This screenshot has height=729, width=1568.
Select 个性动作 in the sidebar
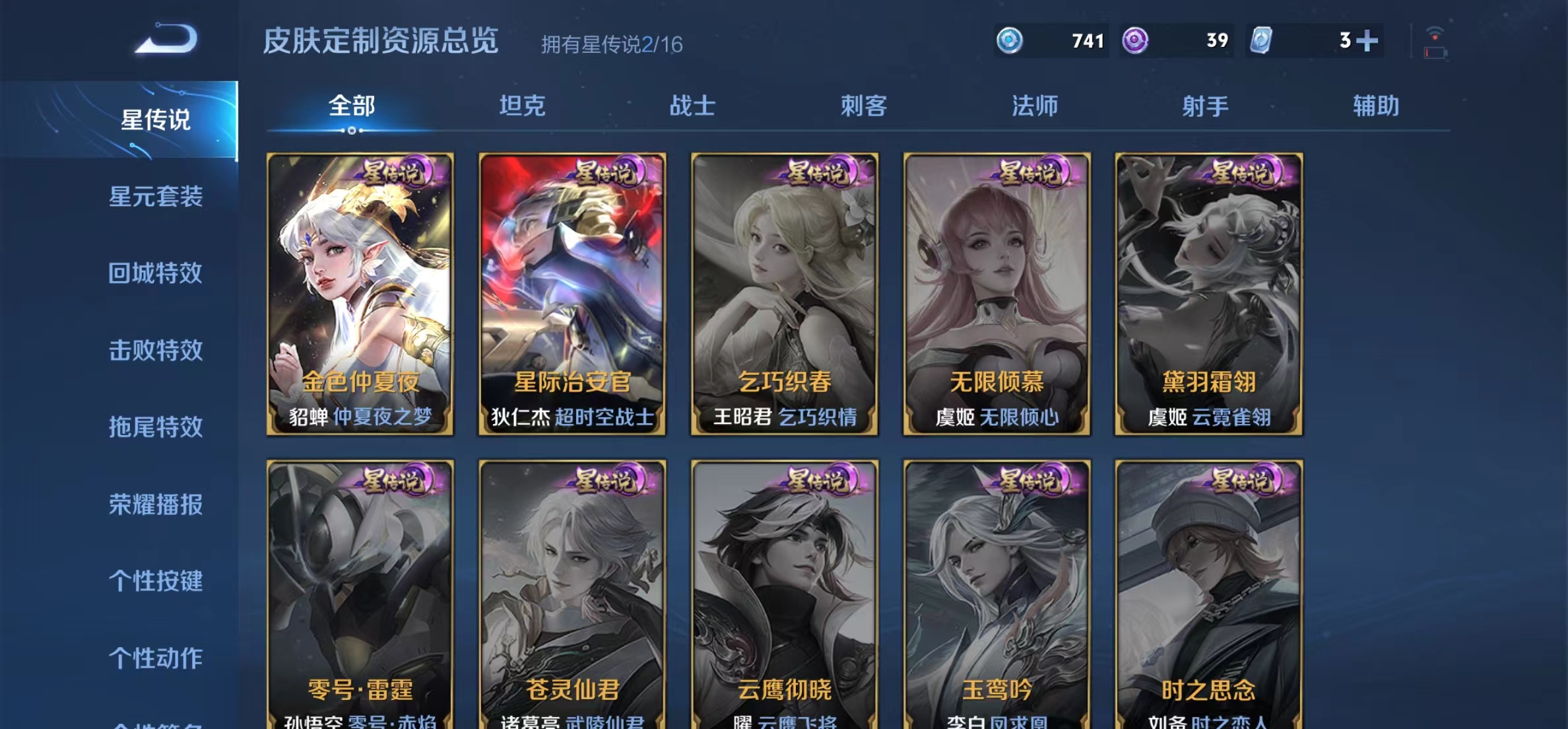pyautogui.click(x=156, y=658)
